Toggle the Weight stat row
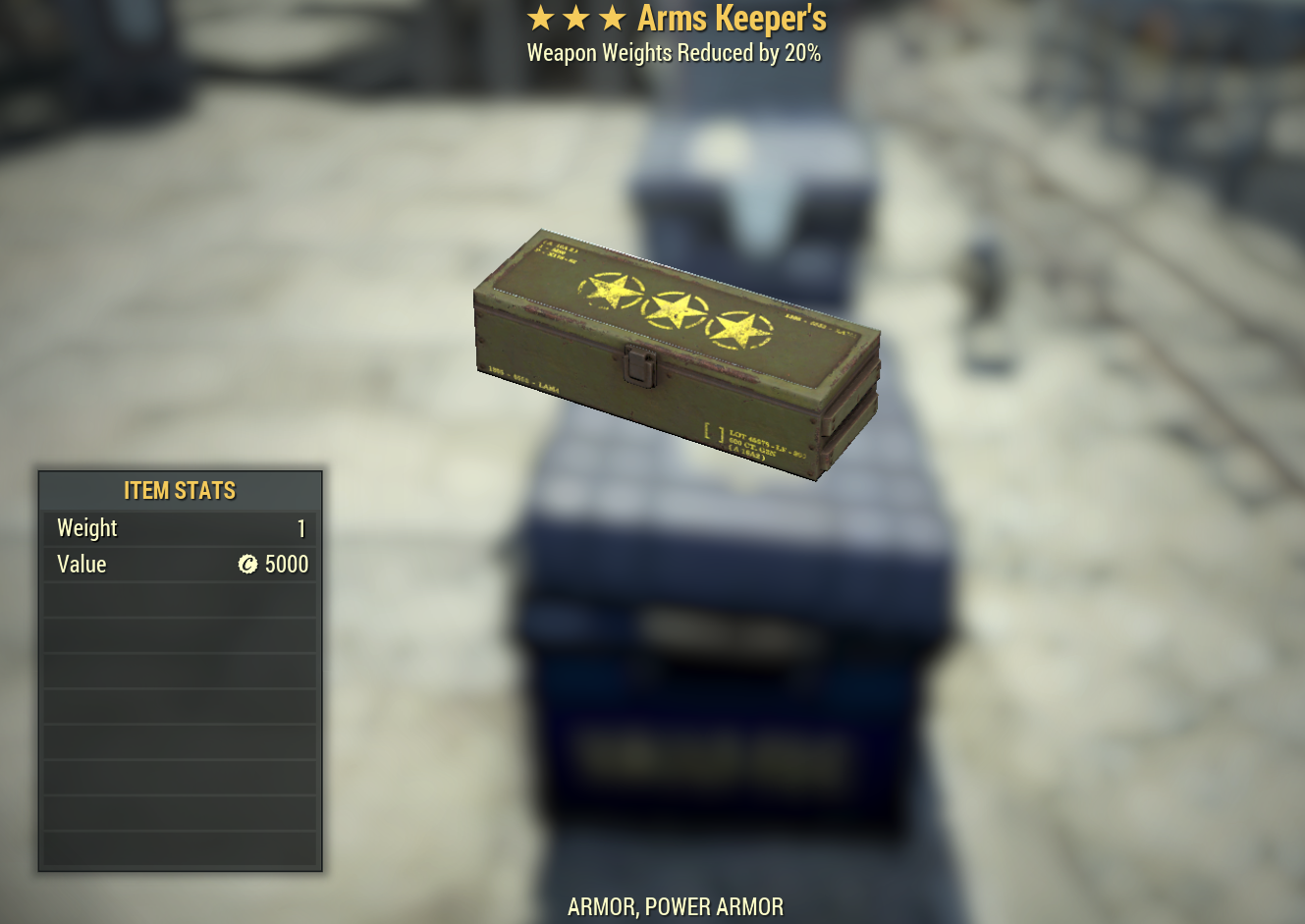Image resolution: width=1305 pixels, height=924 pixels. 180,528
